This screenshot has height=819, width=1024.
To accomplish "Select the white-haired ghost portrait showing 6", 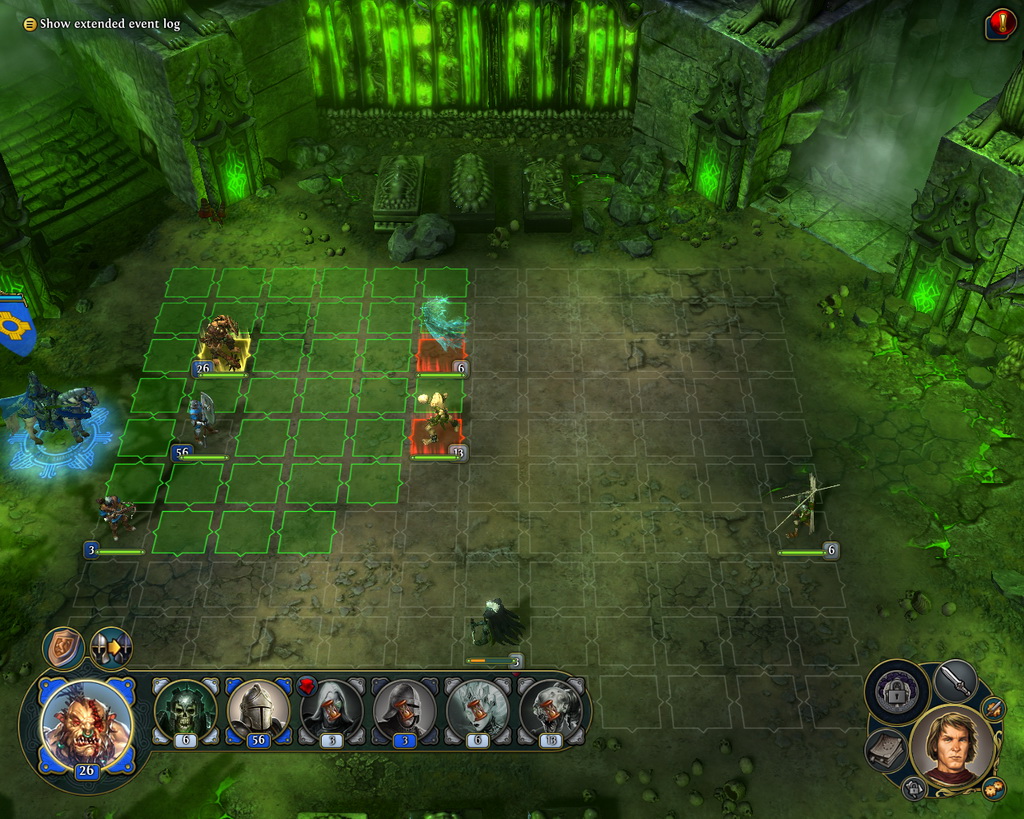I will click(x=476, y=710).
